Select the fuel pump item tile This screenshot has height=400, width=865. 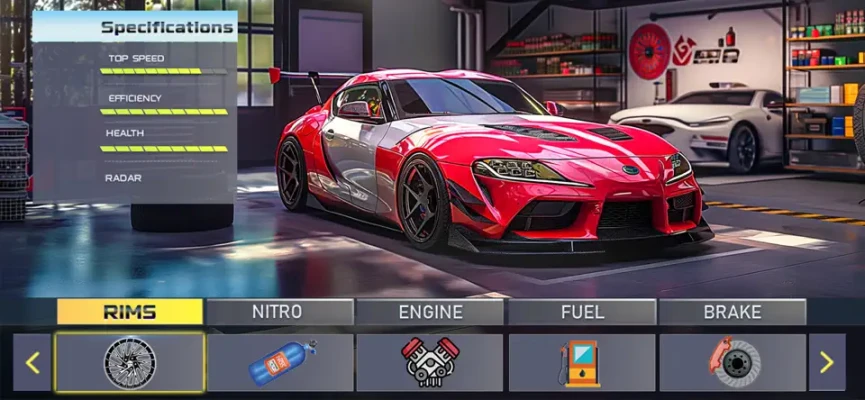tap(582, 362)
